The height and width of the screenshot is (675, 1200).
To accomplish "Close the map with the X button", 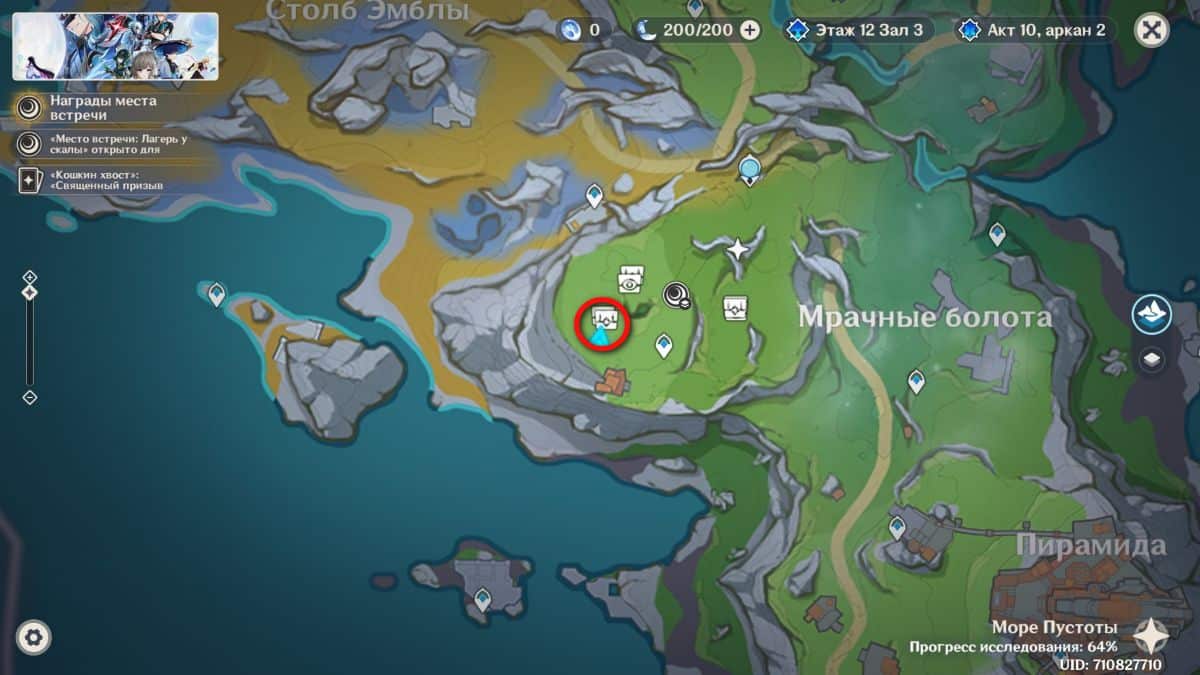I will click(x=1151, y=30).
